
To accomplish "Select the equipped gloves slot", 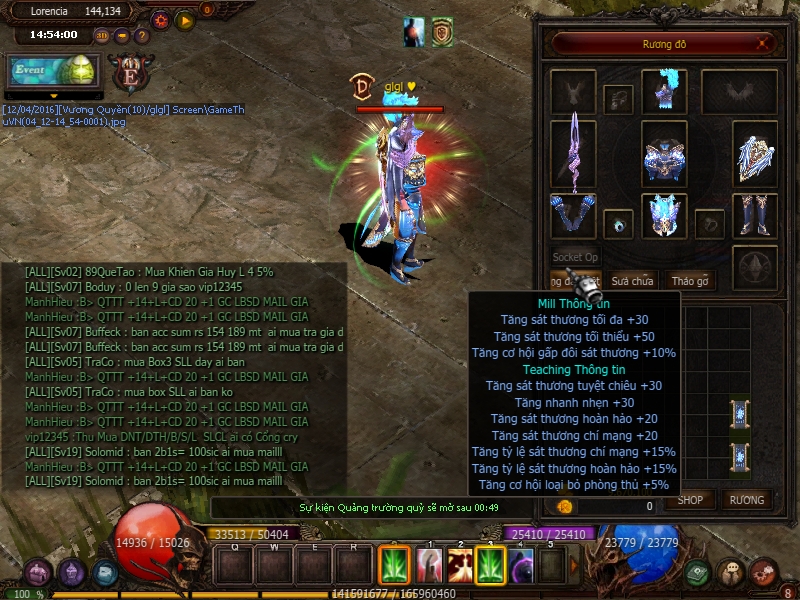I will pos(573,216).
